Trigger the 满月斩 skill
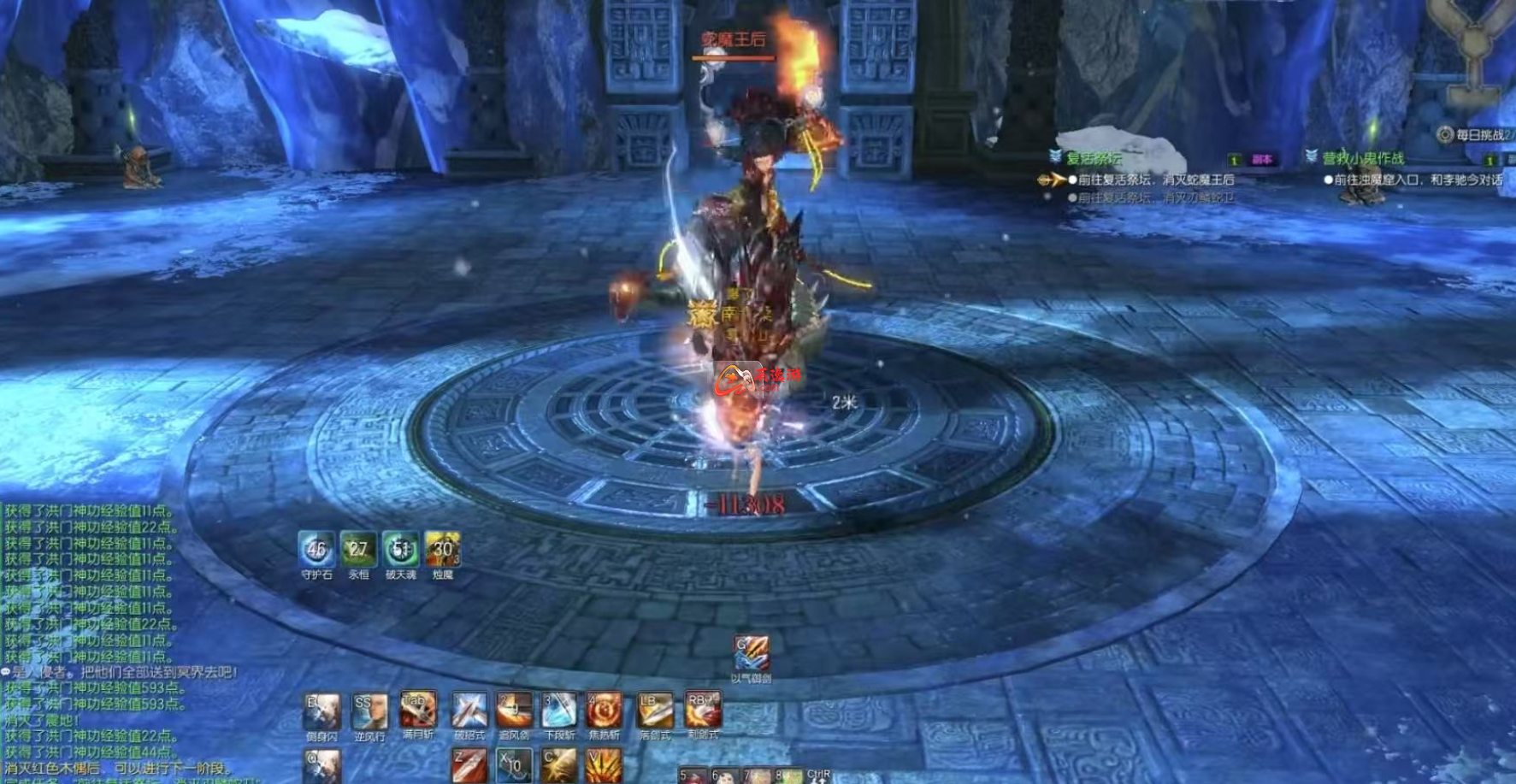1516x784 pixels. (x=418, y=710)
